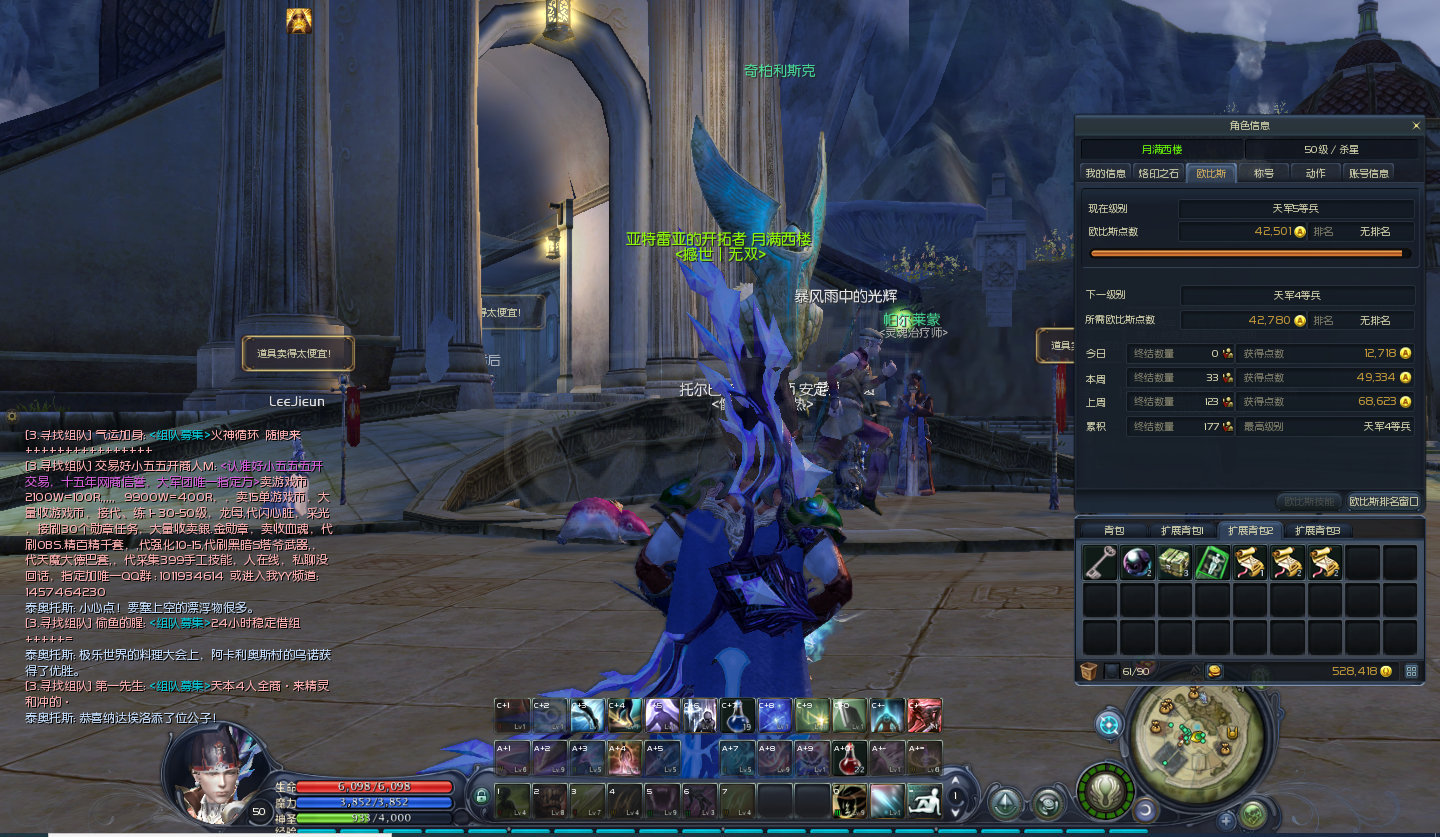Open the 欧比斯排名窗口 button

point(1383,501)
